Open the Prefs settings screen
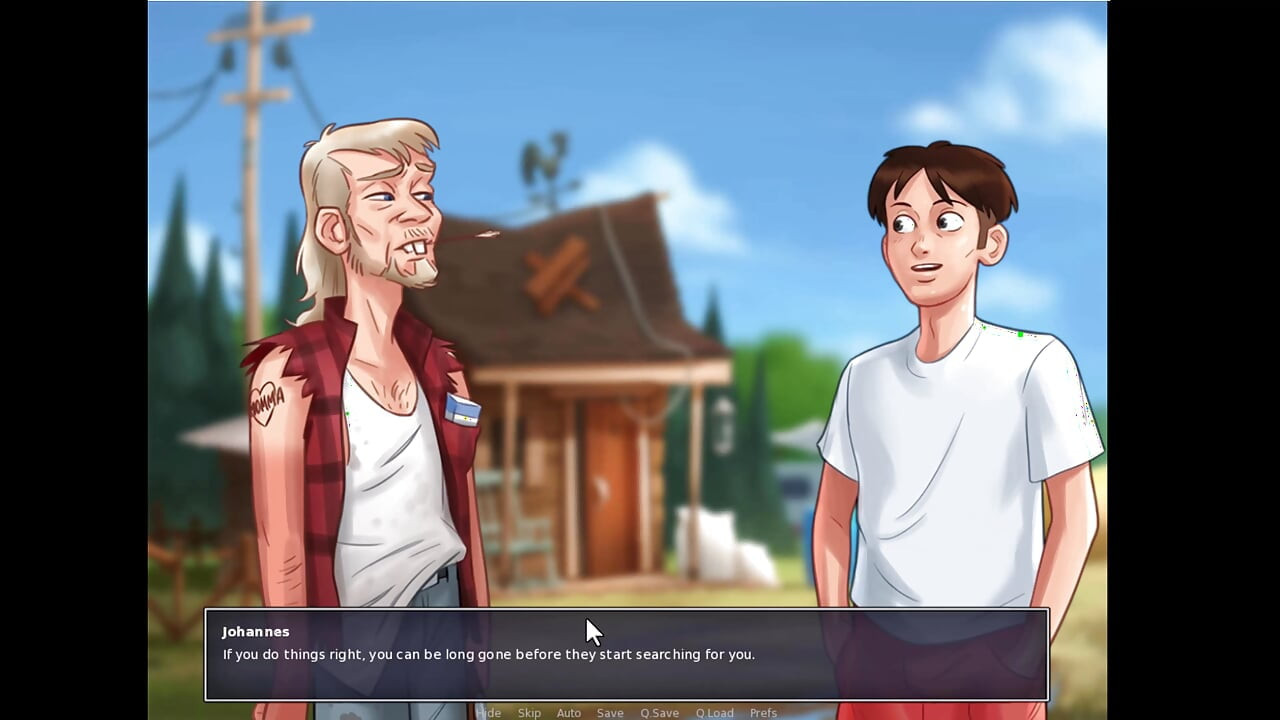Screen dimensions: 1280x720 point(764,712)
